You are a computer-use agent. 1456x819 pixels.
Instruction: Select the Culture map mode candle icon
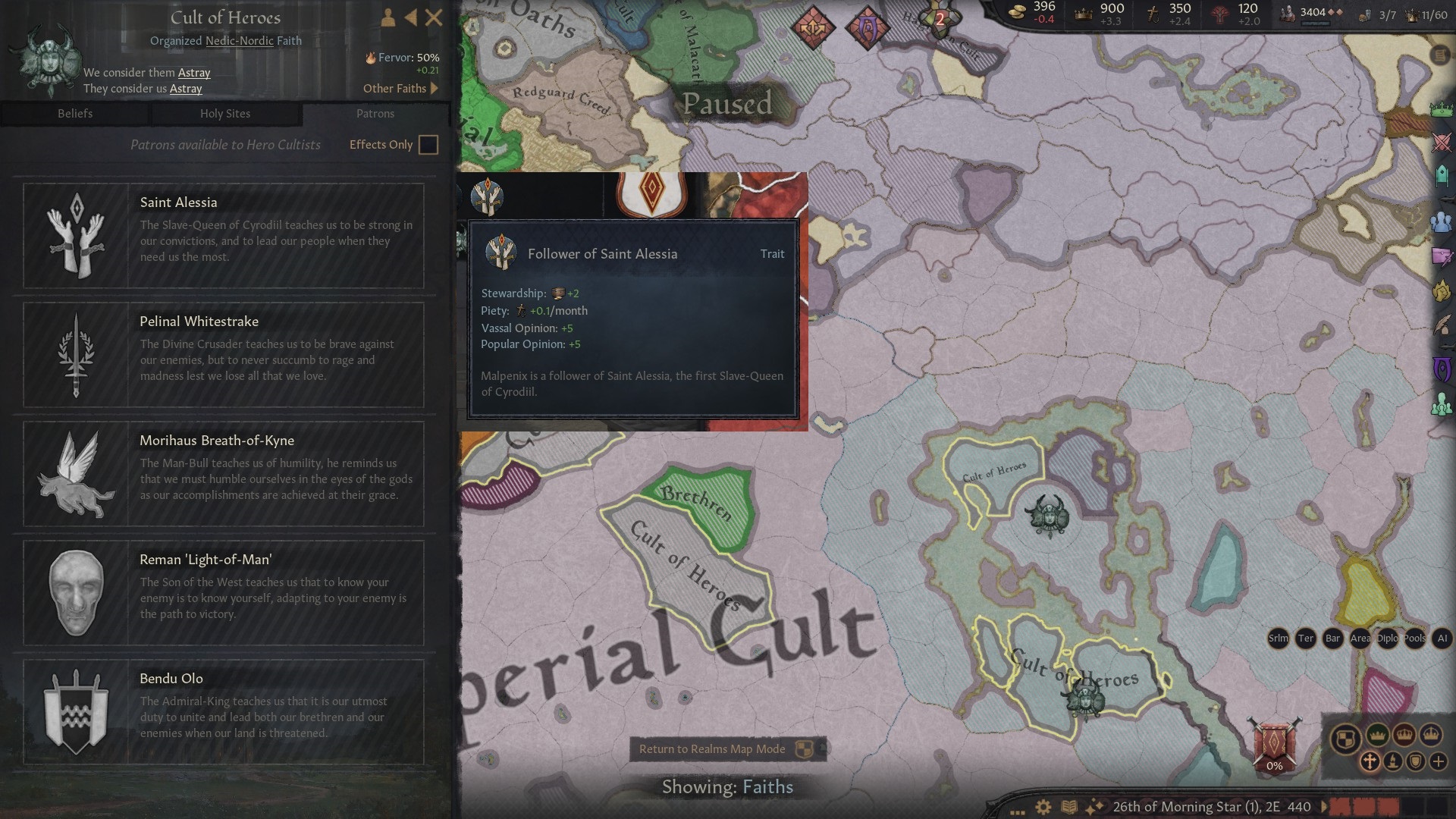click(x=1392, y=761)
